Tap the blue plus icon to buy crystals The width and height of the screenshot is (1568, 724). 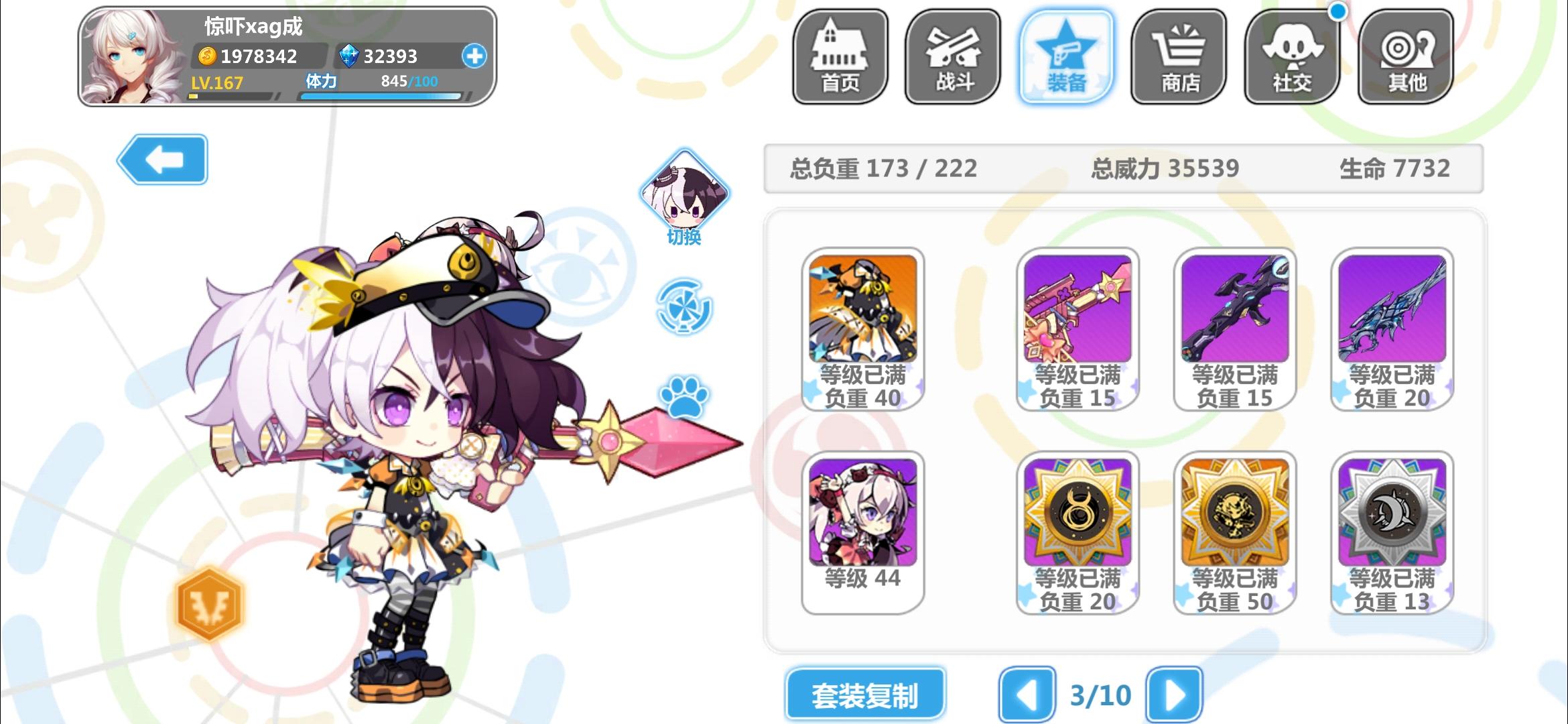pos(474,57)
